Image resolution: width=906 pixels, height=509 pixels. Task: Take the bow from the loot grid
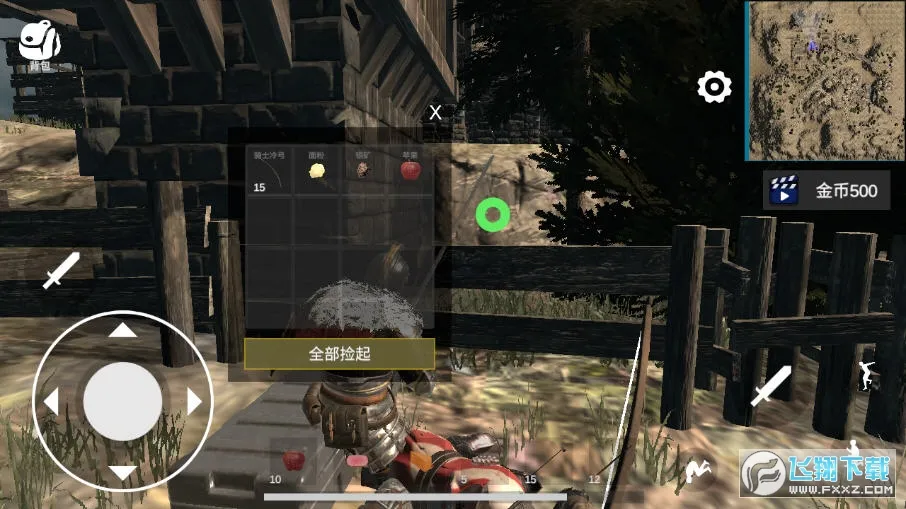point(269,174)
